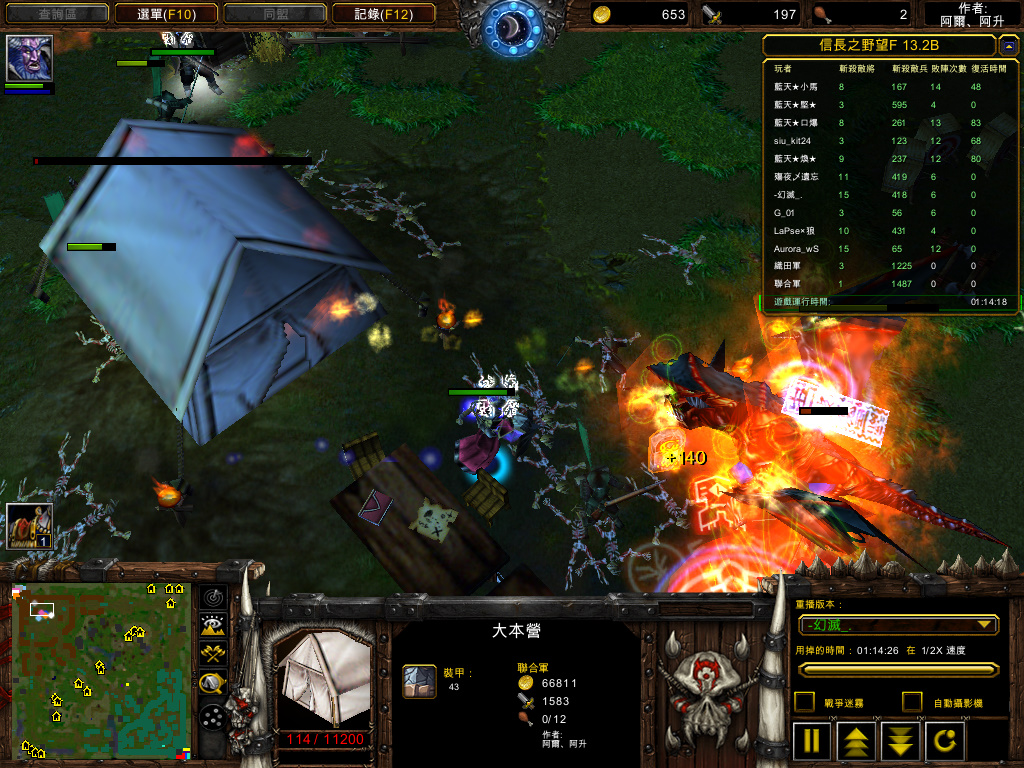Open the replay player dropdown showing -幻滅_.

899,625
